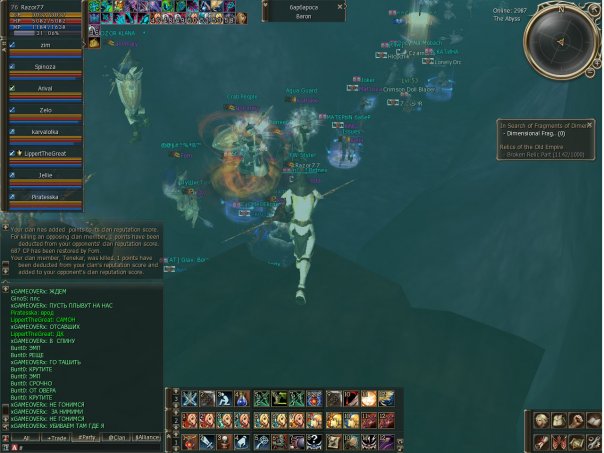Use the crossed swords attack skill

189,399
